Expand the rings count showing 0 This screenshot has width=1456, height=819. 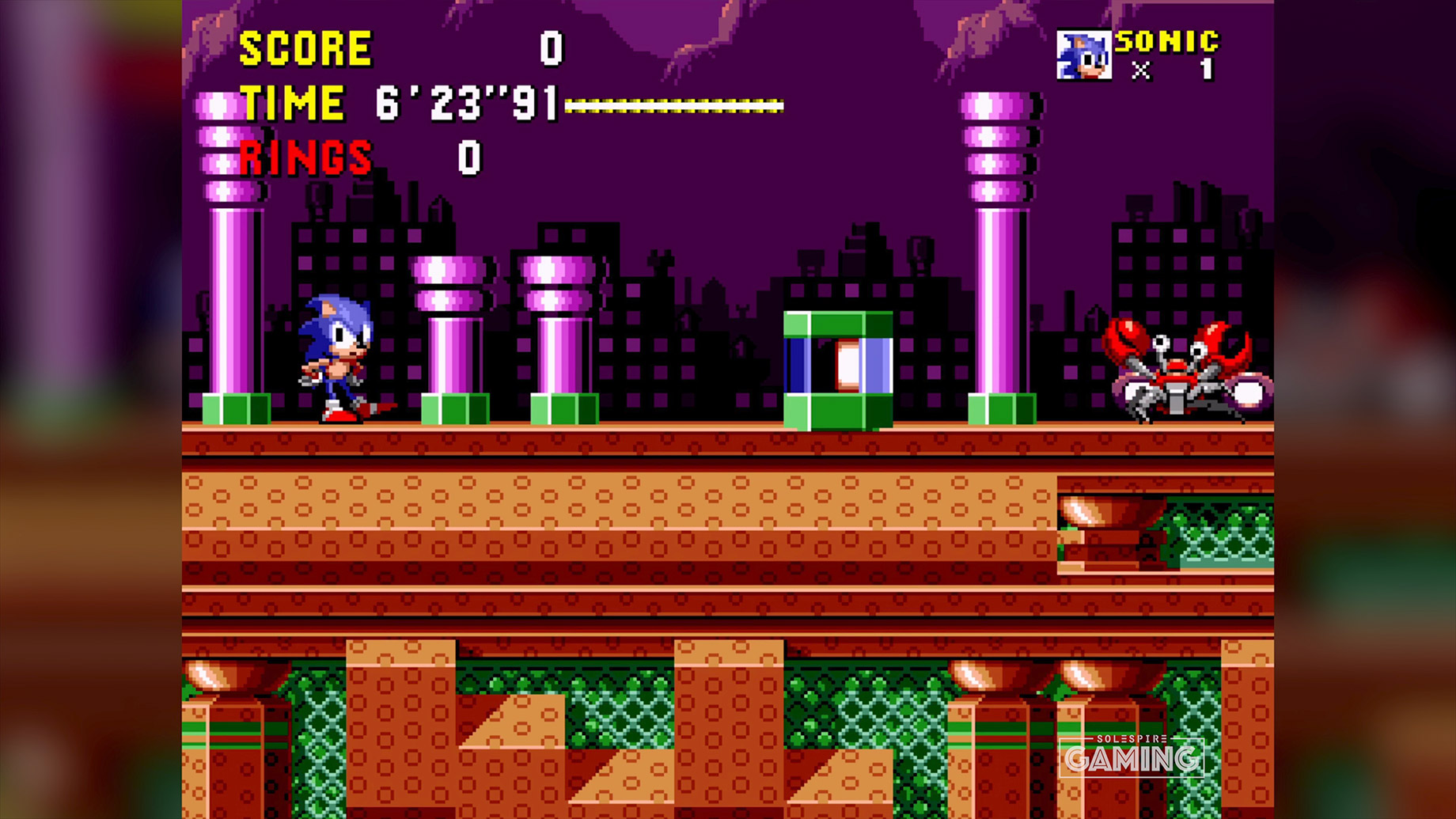click(x=468, y=157)
